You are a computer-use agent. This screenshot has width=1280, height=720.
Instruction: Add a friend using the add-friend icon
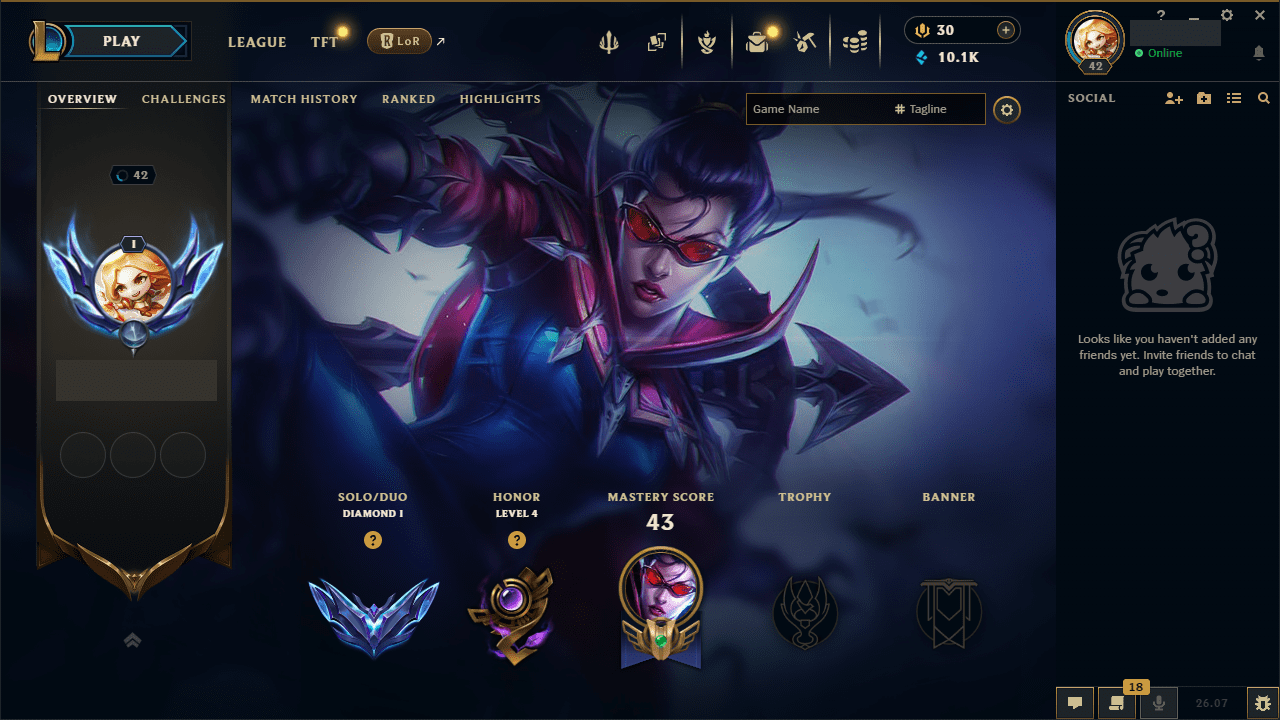click(1173, 97)
